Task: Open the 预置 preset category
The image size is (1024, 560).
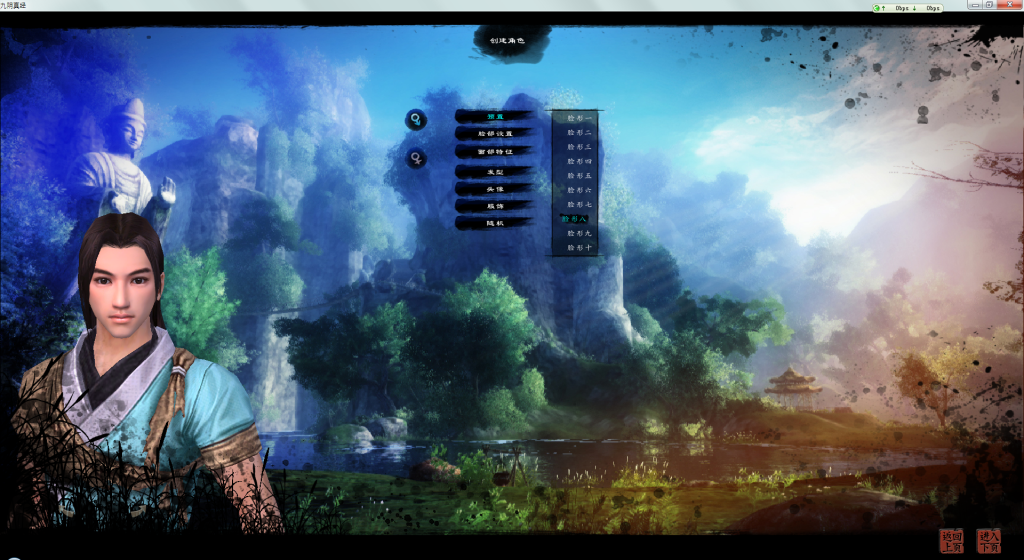Action: point(494,117)
